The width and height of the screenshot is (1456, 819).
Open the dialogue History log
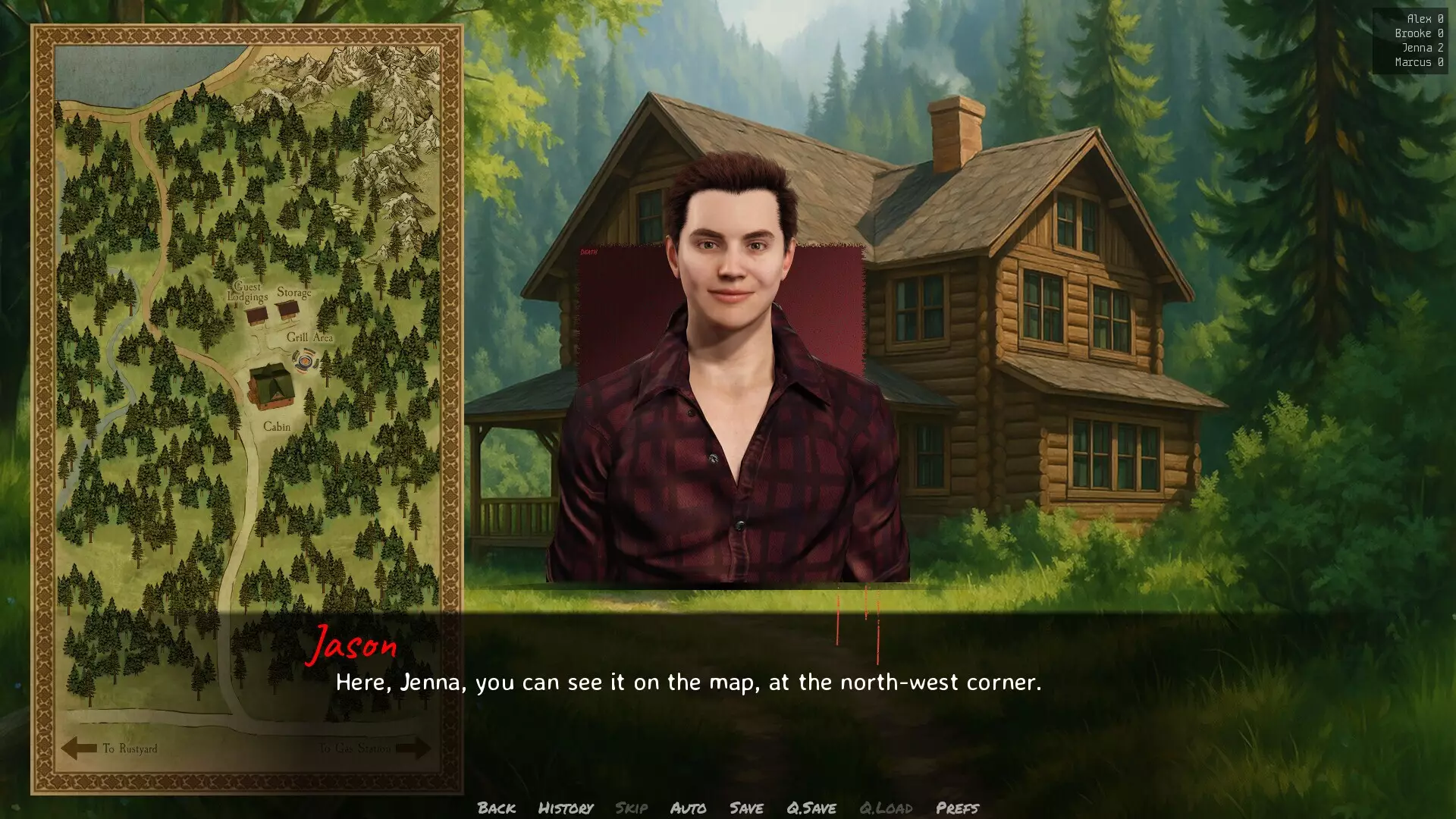click(x=565, y=808)
